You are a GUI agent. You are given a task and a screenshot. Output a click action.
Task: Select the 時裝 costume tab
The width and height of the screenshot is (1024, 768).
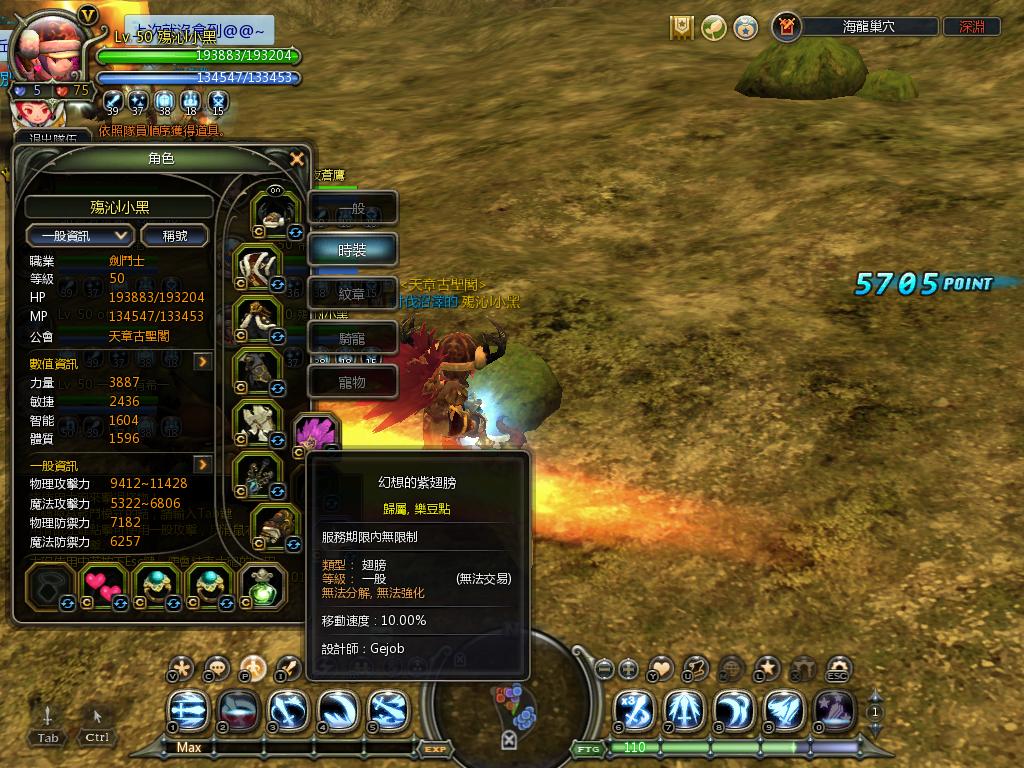click(353, 250)
